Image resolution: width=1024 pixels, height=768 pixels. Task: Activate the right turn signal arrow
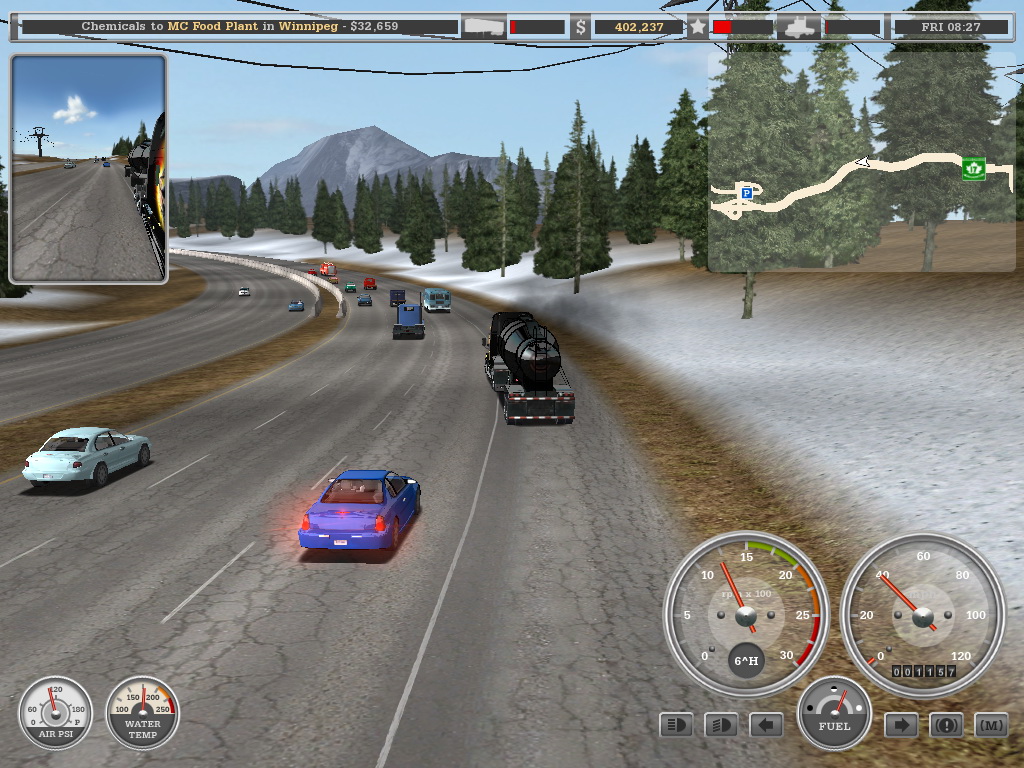901,725
